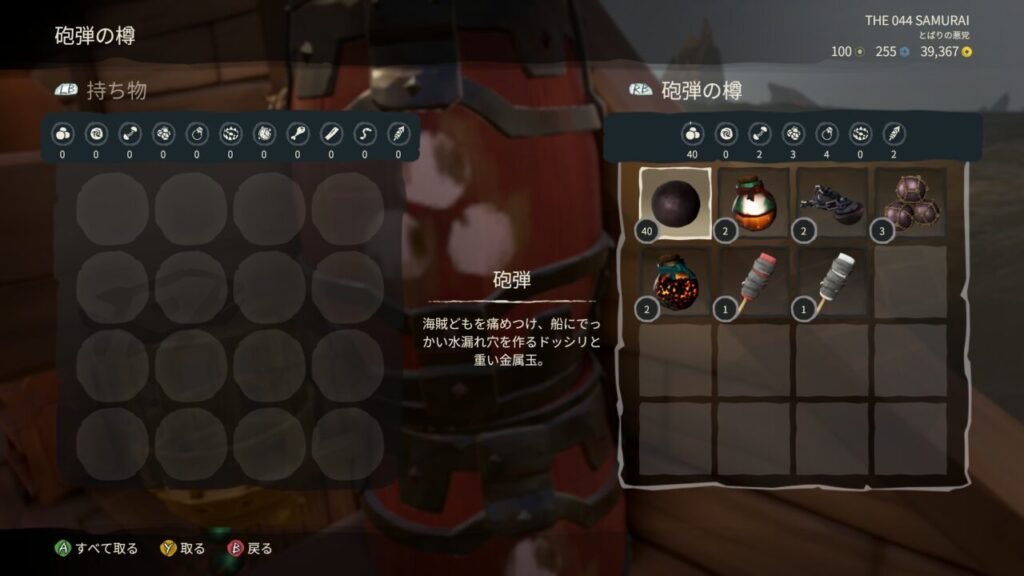The image size is (1024, 576).
Task: Switch to the 砲弾の樽 barrel panel
Action: coord(686,91)
